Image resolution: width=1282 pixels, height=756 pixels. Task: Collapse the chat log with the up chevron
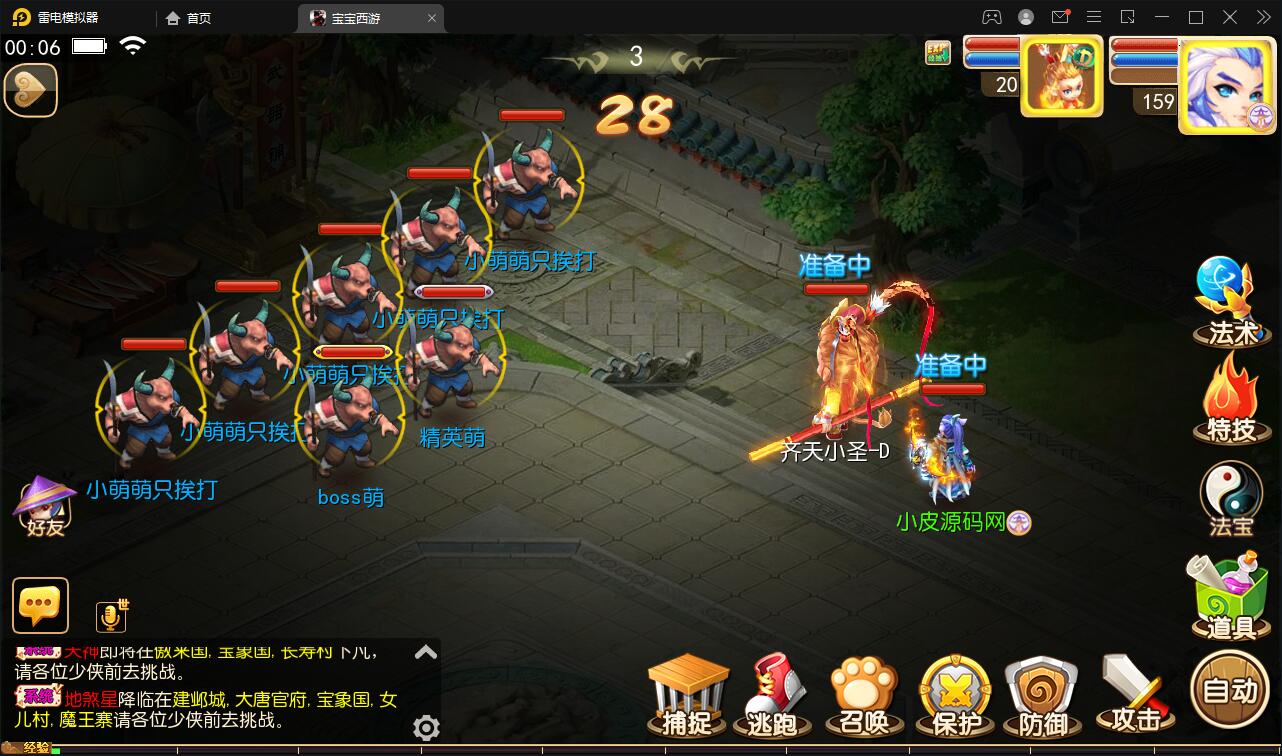click(425, 651)
